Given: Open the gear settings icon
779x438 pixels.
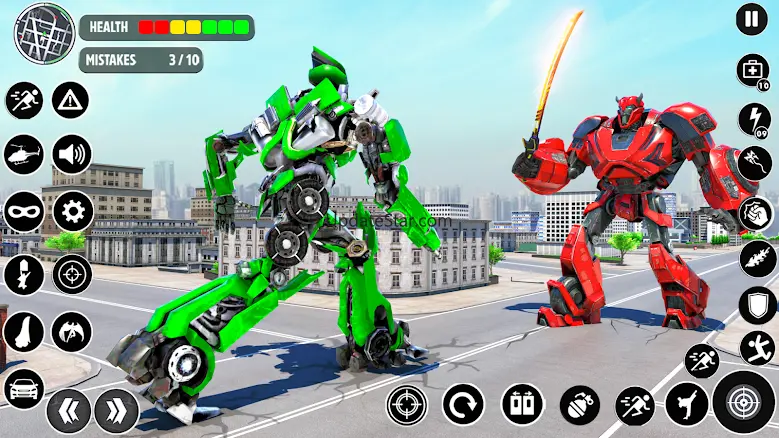Looking at the screenshot, I should coord(72,211).
